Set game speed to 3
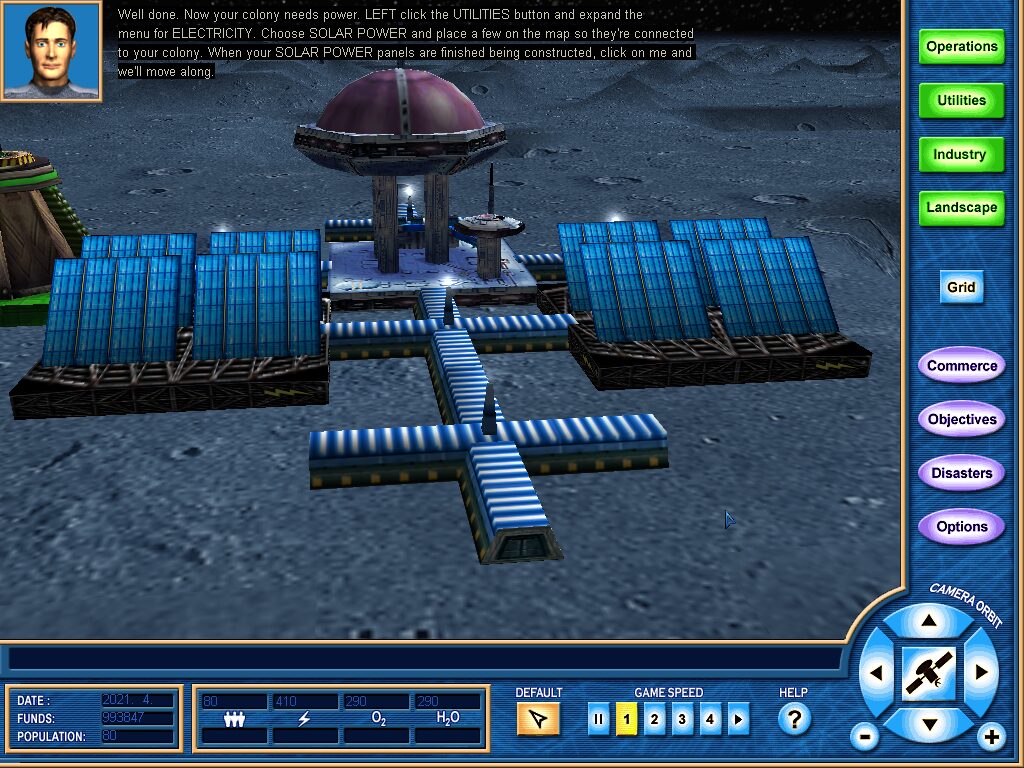Screen dimensions: 1024x768 (682, 719)
